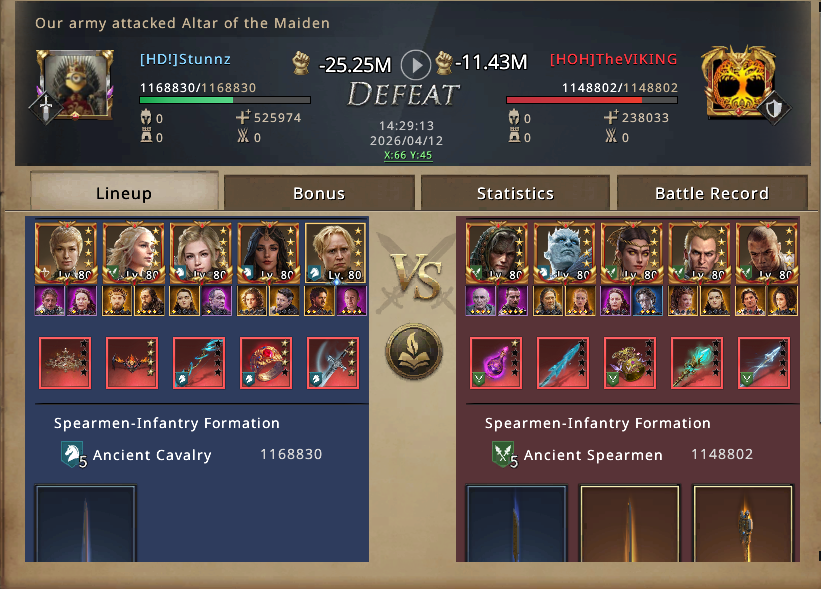Select the Ancient Spearmen troop icon
This screenshot has width=821, height=589.
pyautogui.click(x=505, y=455)
